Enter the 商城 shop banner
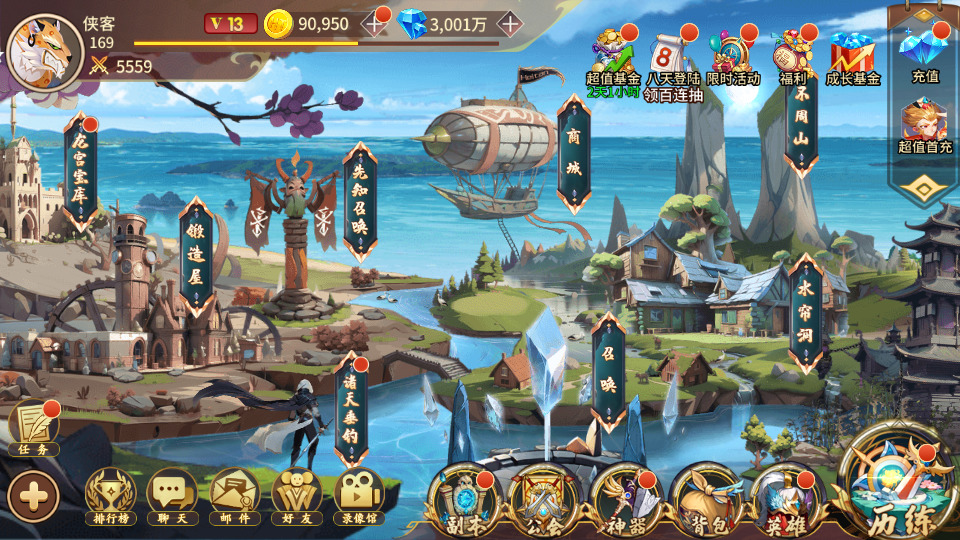This screenshot has height=540, width=960. [x=574, y=155]
